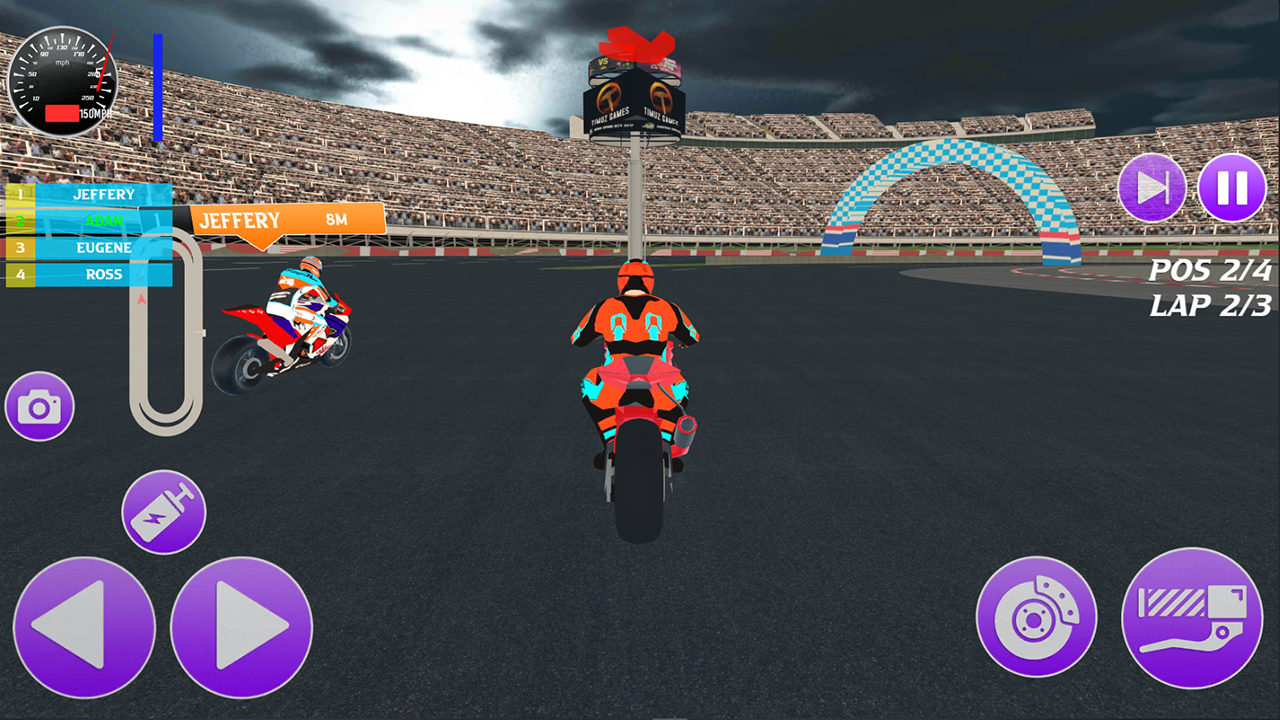Pause the race with the pause button
Image resolution: width=1280 pixels, height=720 pixels.
click(1232, 187)
